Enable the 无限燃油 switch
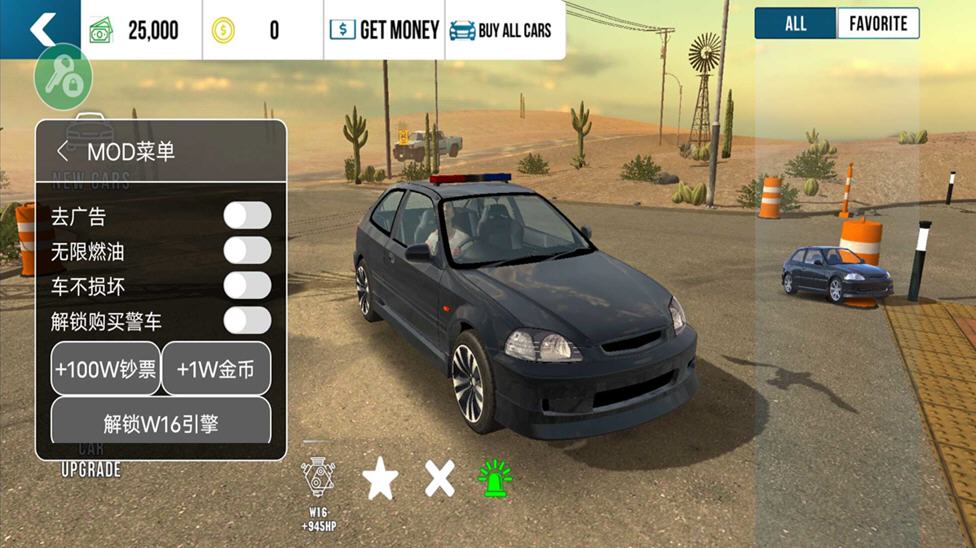The width and height of the screenshot is (976, 548). click(247, 251)
